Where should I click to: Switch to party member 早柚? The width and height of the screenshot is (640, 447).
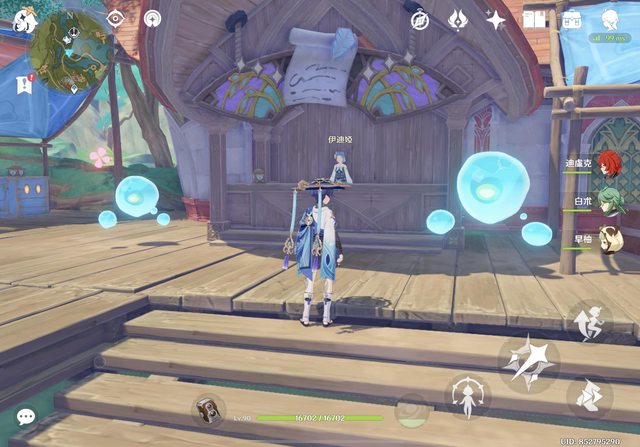click(x=608, y=238)
